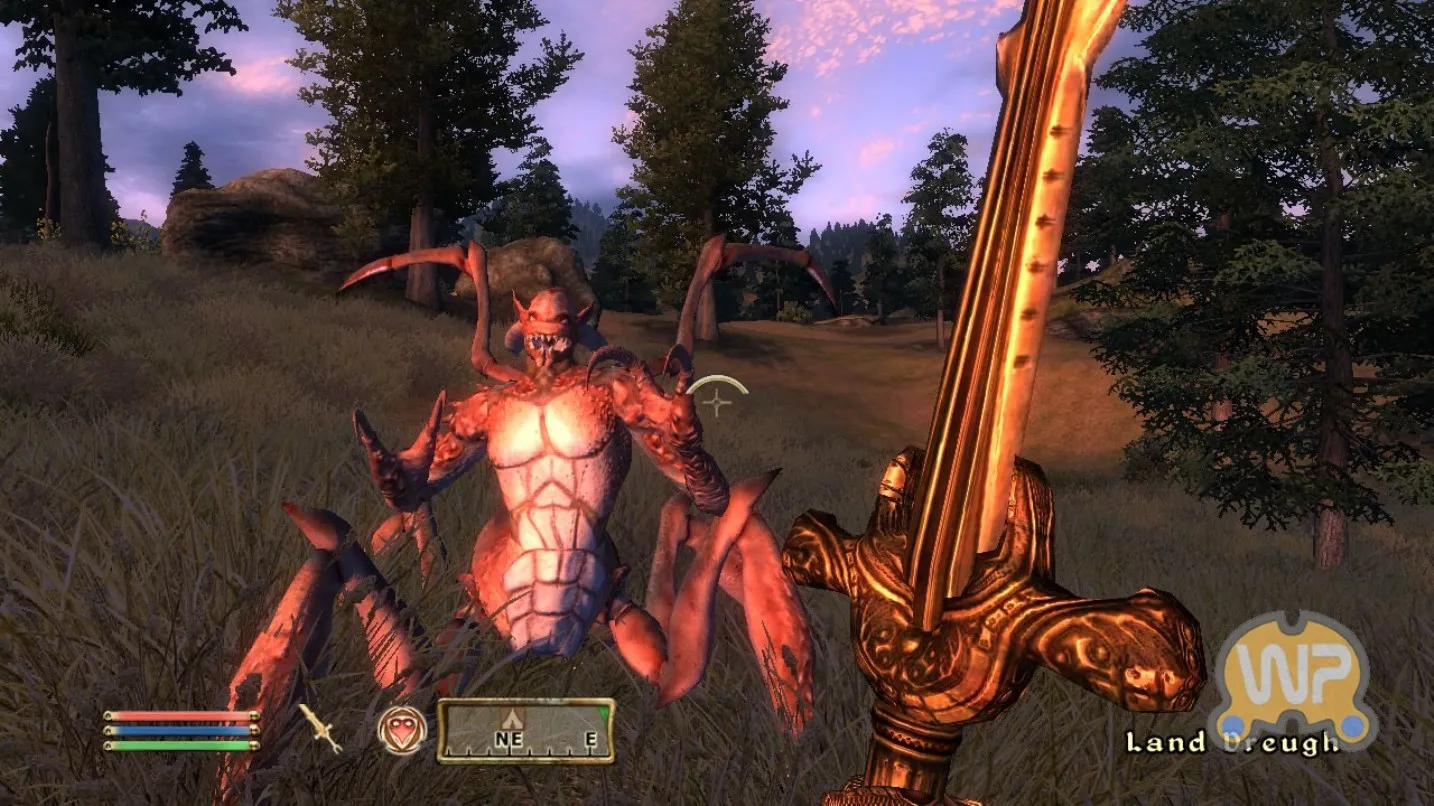Open the compass bar
This screenshot has width=1434, height=806.
pos(526,731)
